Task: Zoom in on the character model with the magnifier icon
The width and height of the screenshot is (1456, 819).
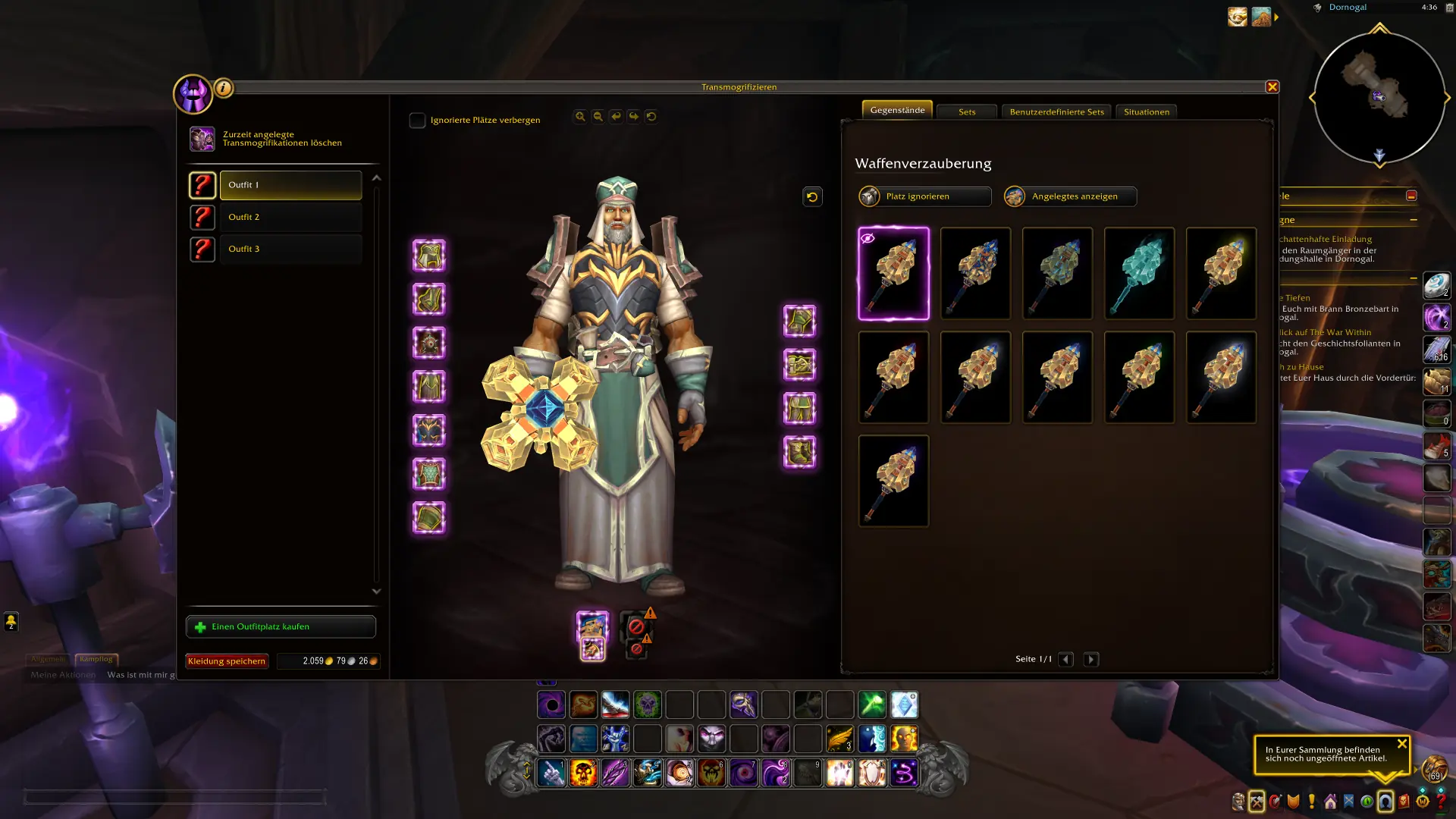Action: tap(580, 116)
